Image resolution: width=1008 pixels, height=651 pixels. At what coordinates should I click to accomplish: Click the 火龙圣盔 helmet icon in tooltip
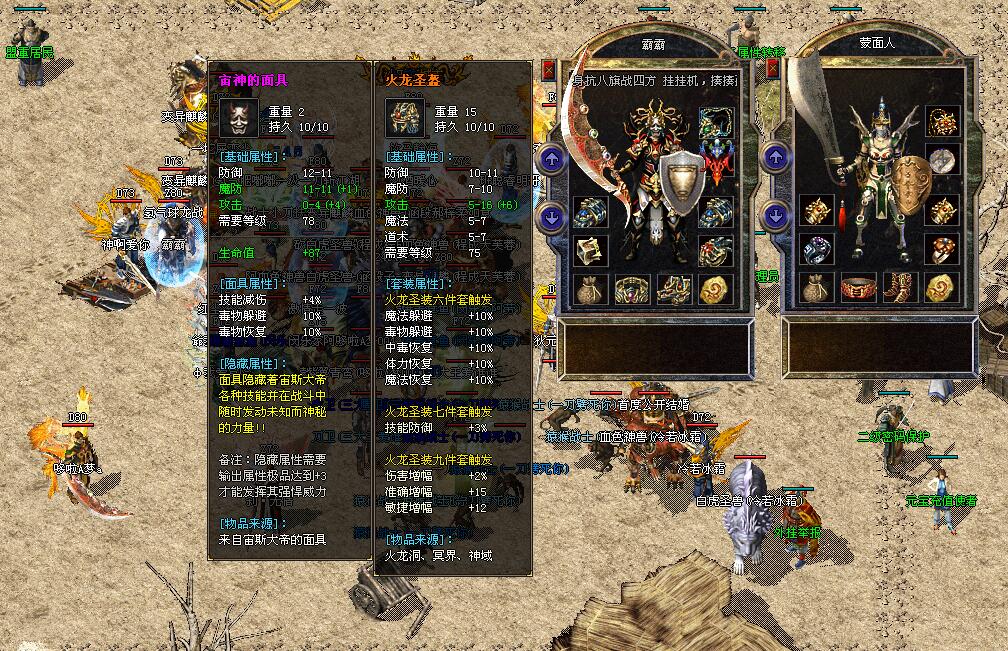404,117
